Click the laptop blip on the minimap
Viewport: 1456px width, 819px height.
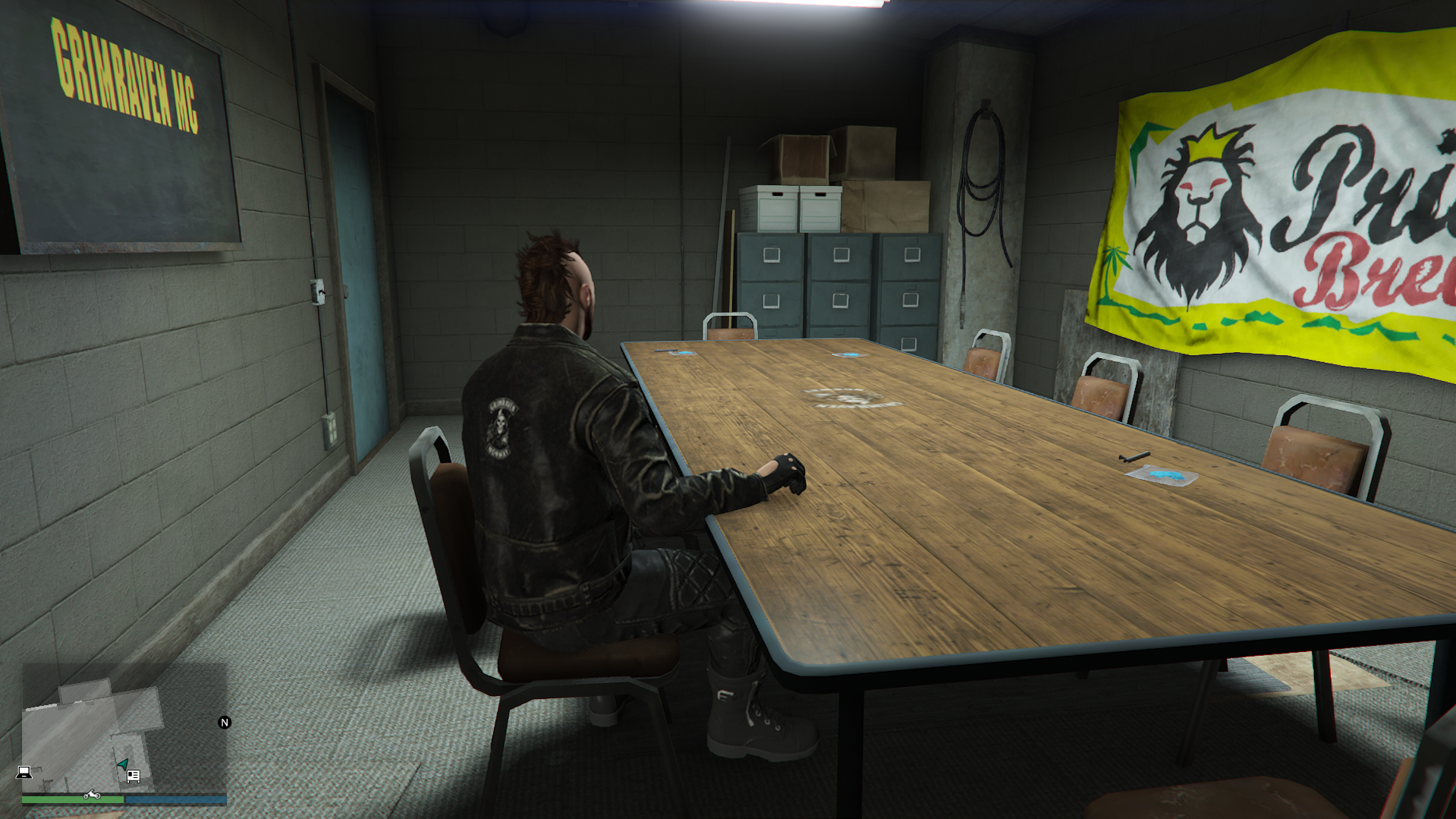point(24,772)
